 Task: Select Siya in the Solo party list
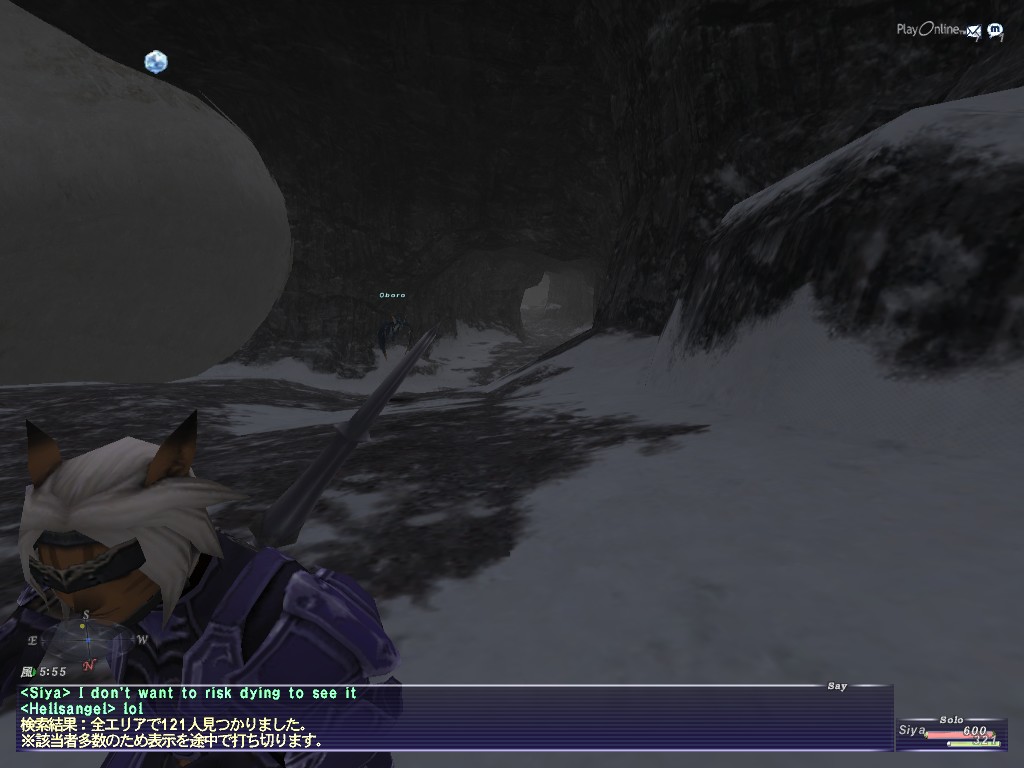tap(912, 731)
